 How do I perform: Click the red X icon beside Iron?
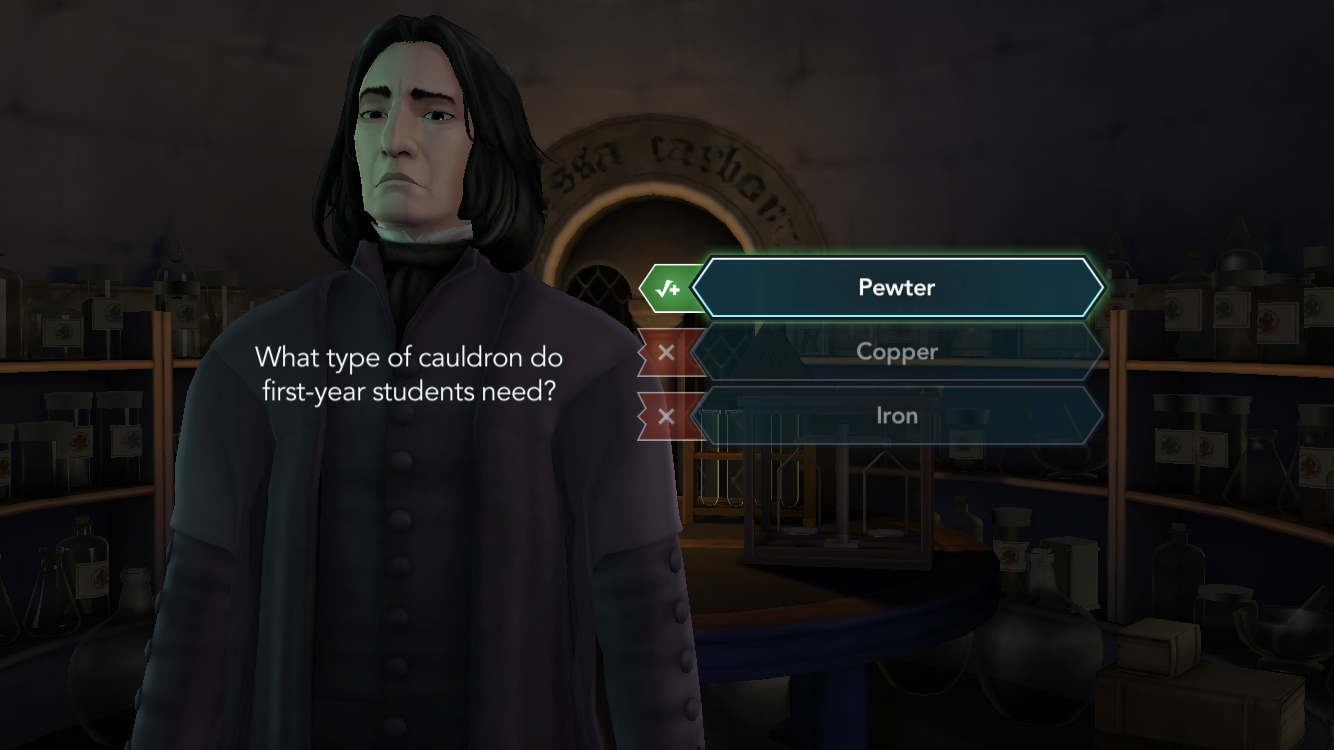click(x=664, y=415)
